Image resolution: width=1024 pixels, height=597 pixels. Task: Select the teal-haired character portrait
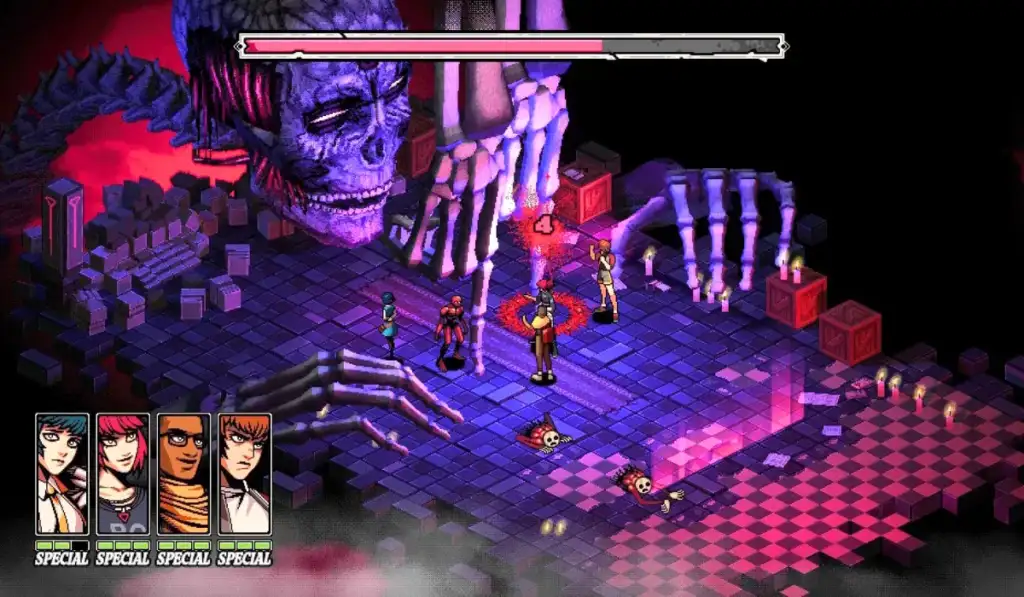pos(62,474)
